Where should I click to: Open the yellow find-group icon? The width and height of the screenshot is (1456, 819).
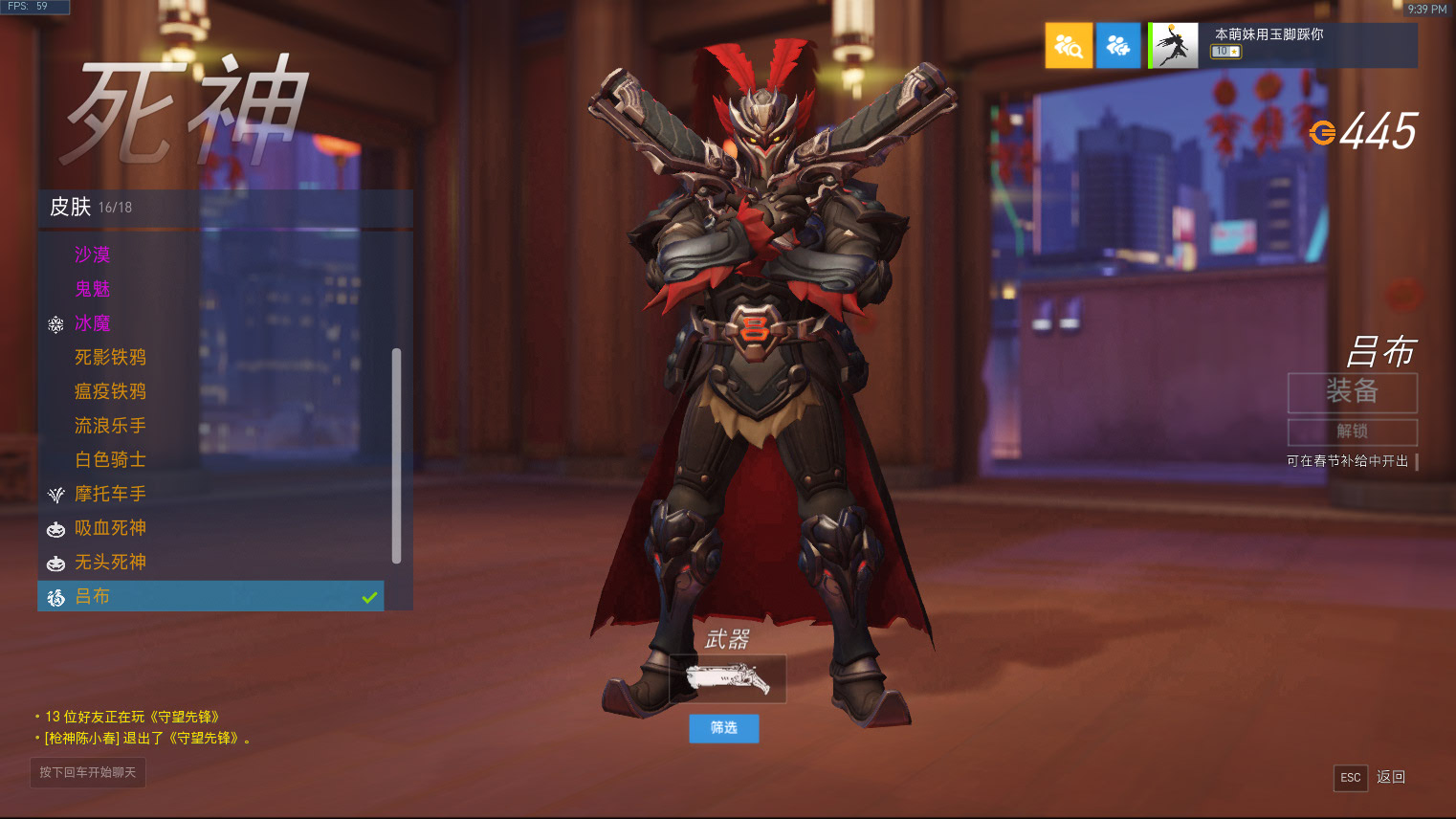[x=1069, y=46]
